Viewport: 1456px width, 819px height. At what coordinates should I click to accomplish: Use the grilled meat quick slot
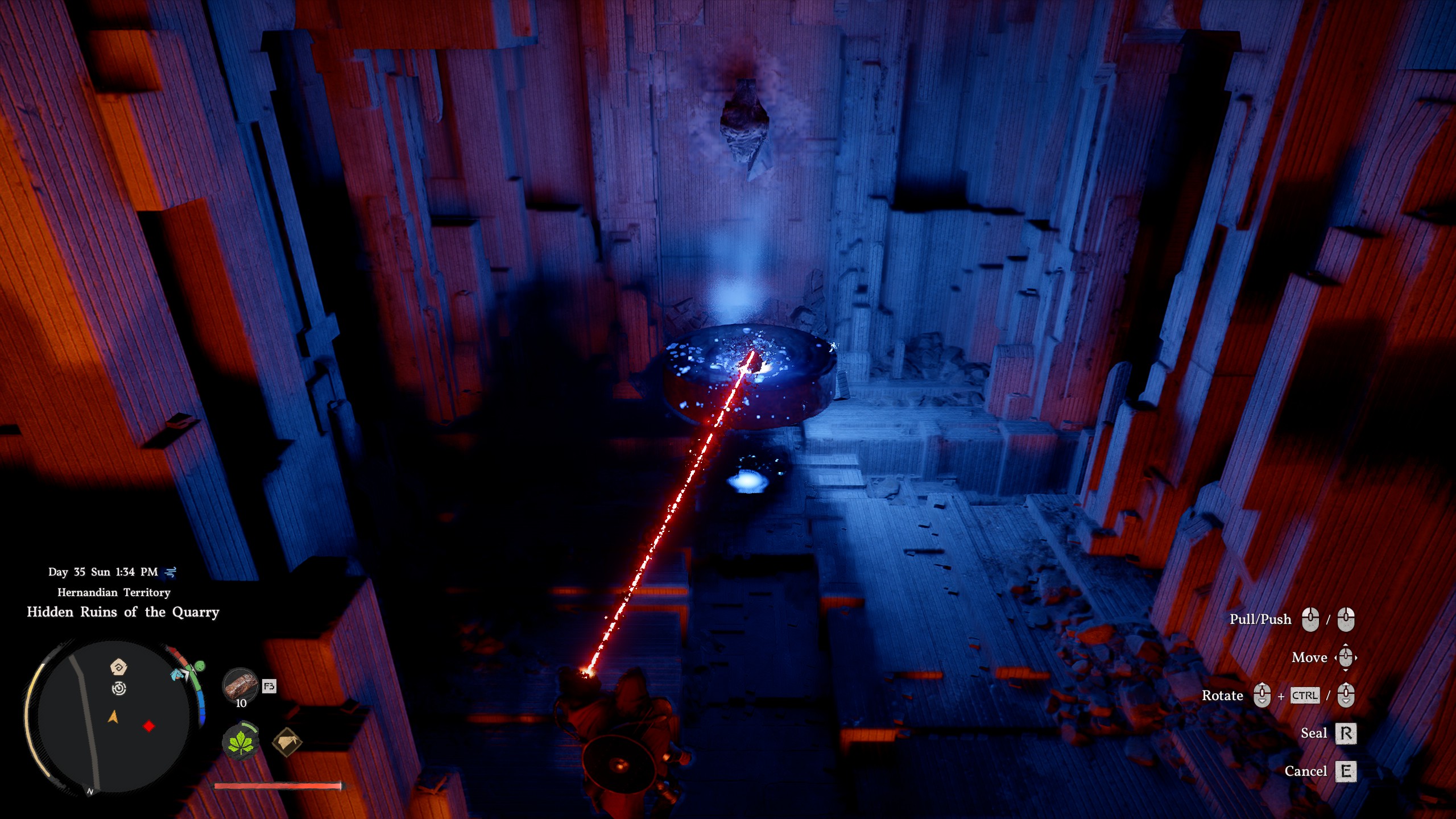241,685
